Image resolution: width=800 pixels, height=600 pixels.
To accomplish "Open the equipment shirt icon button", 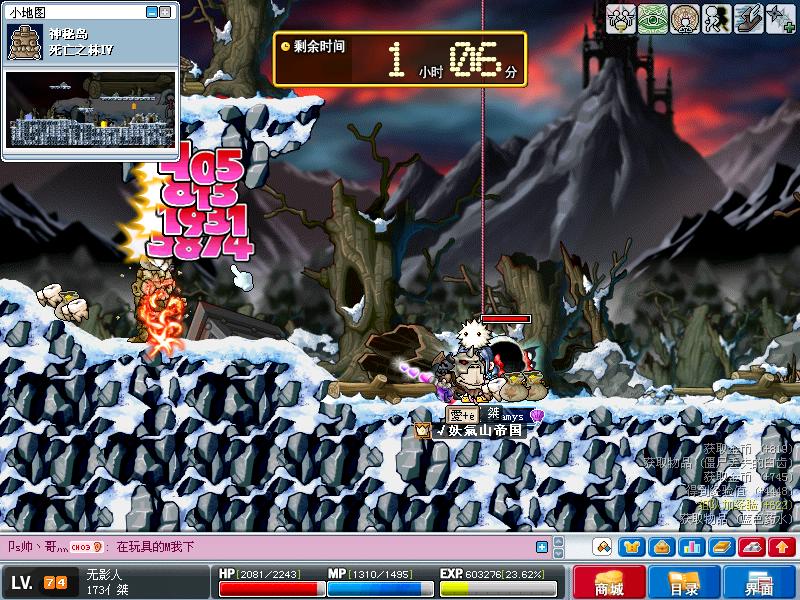I will click(631, 547).
